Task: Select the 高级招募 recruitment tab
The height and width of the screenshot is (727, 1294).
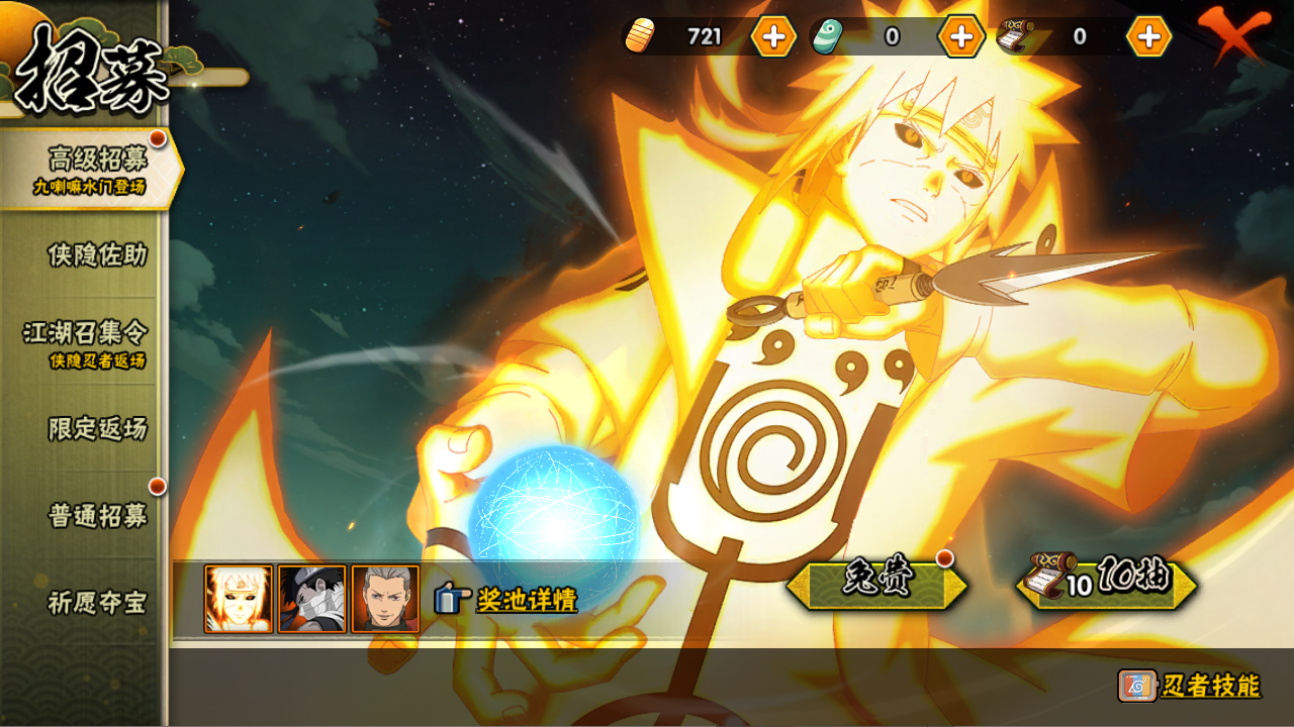Action: click(90, 168)
